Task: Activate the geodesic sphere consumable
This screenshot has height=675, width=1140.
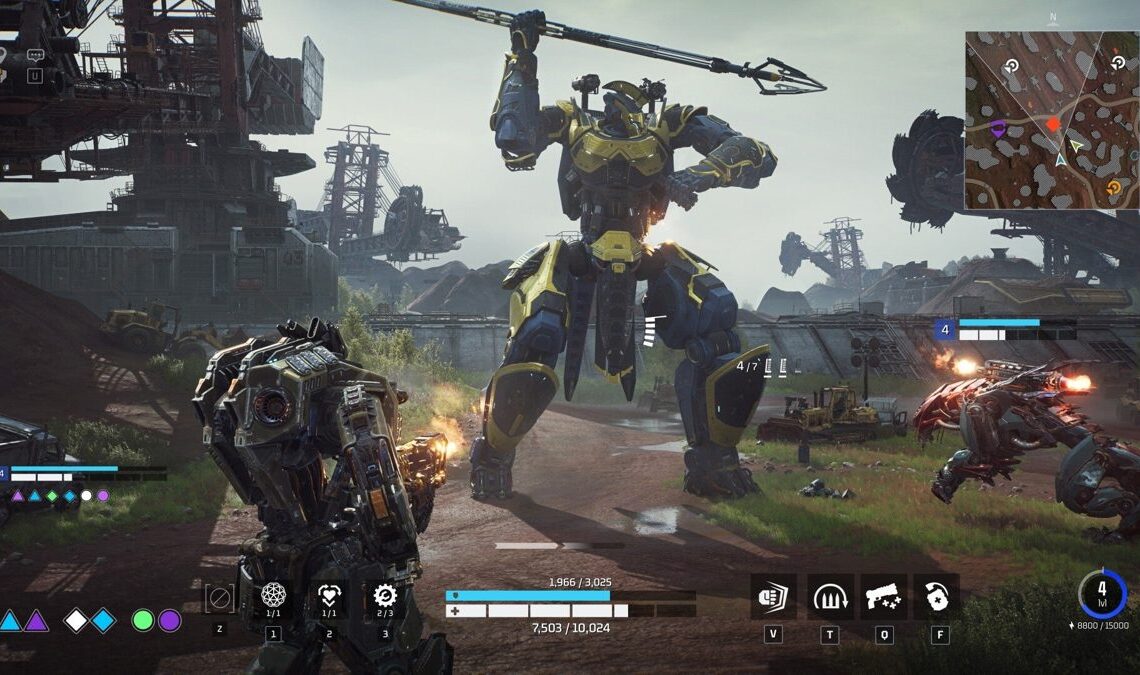Action: tap(273, 596)
